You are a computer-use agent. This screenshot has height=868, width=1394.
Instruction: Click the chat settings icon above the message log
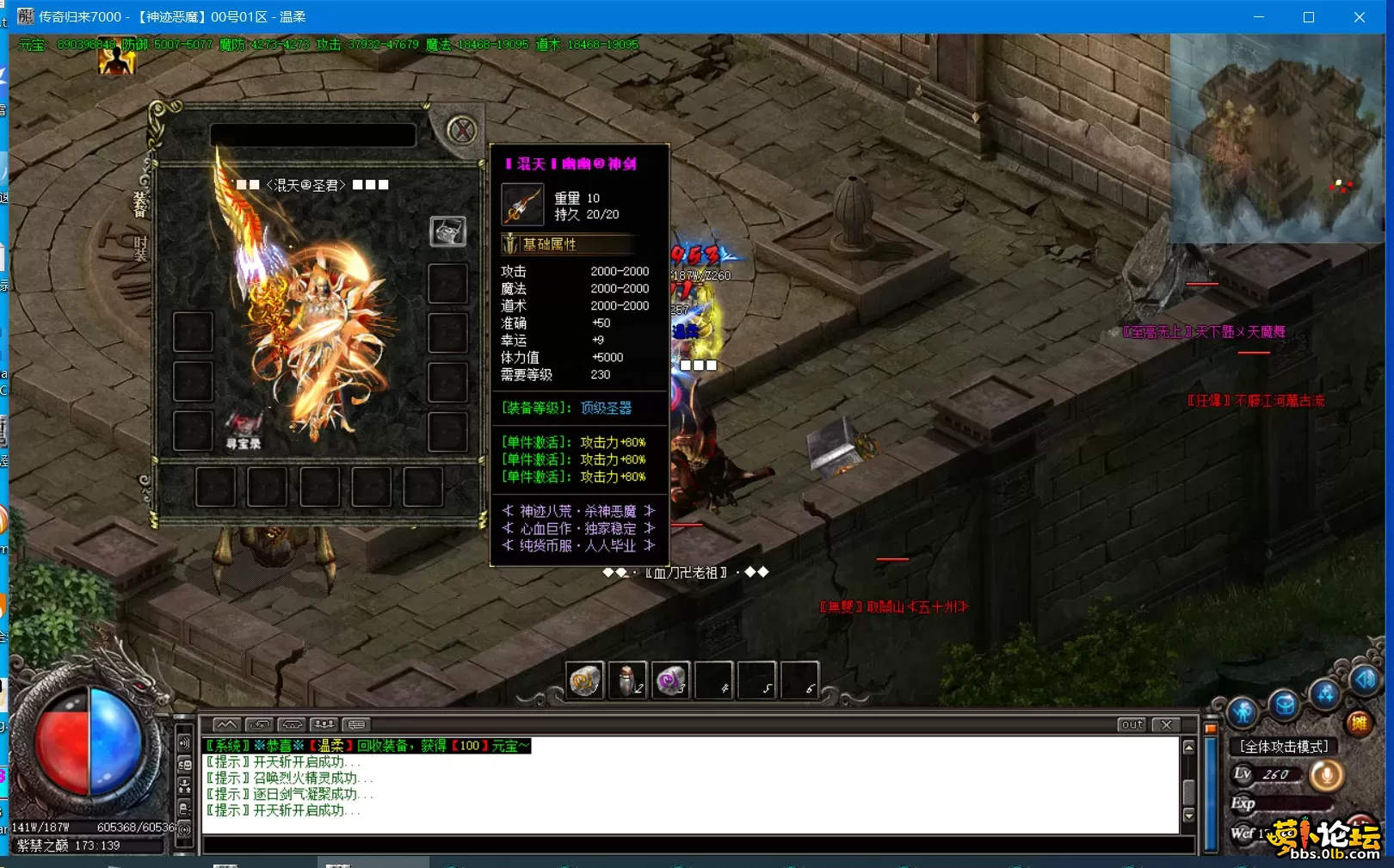tap(355, 725)
